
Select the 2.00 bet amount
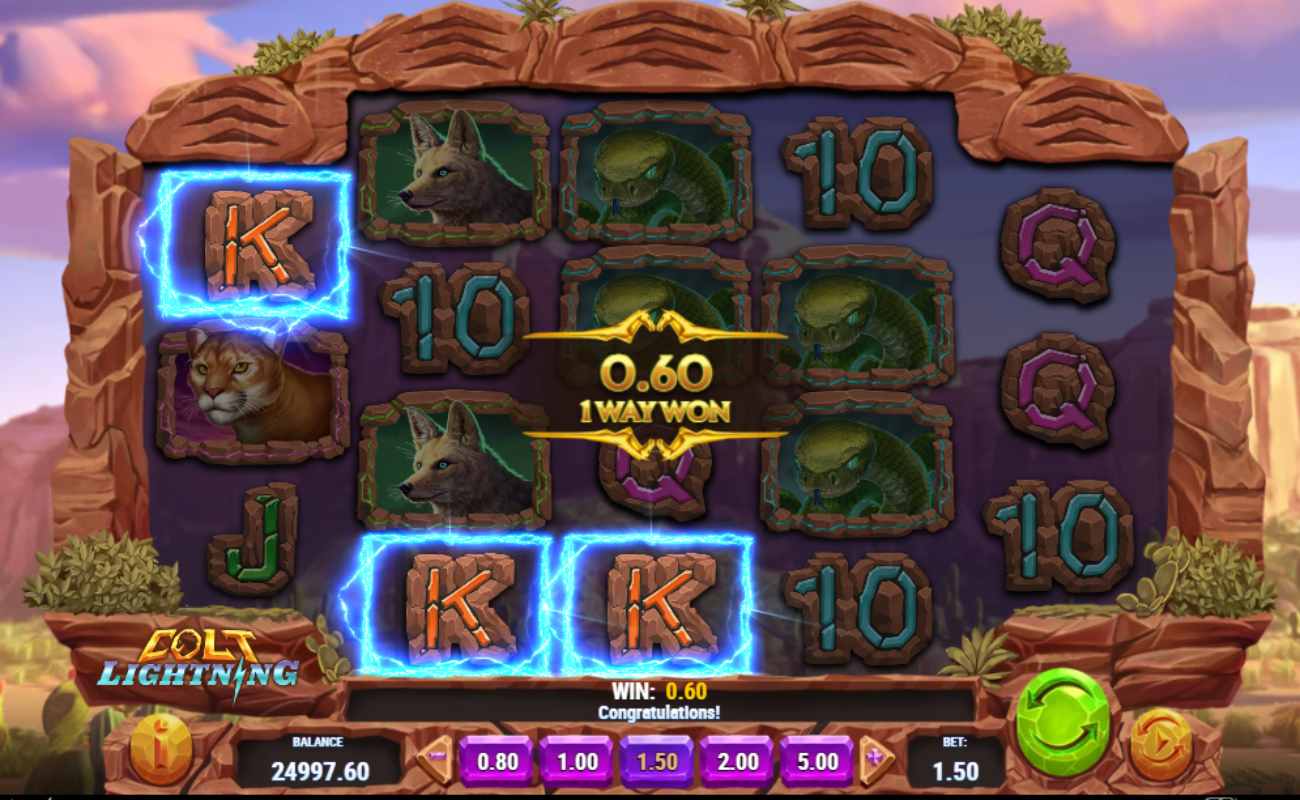(736, 761)
